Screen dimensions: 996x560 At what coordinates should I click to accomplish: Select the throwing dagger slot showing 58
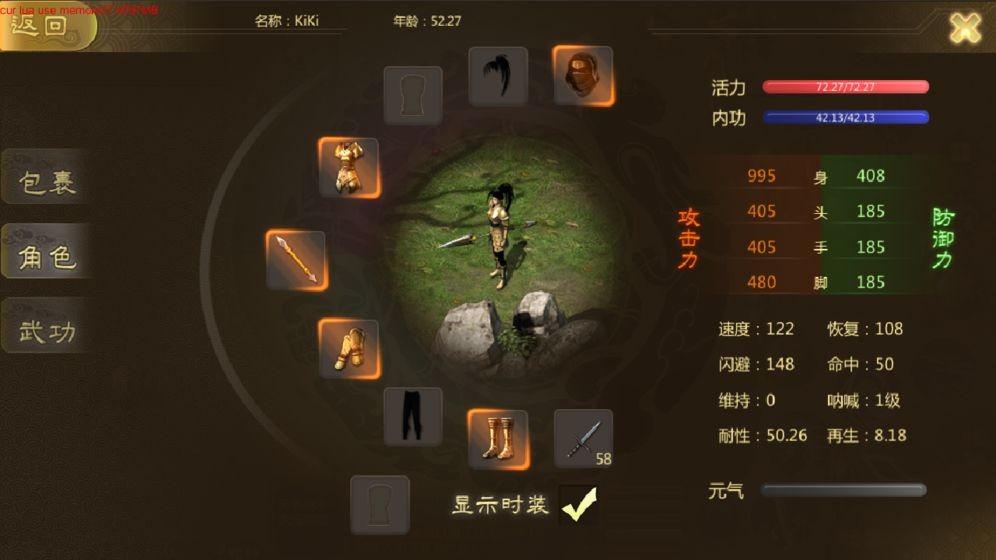(583, 438)
